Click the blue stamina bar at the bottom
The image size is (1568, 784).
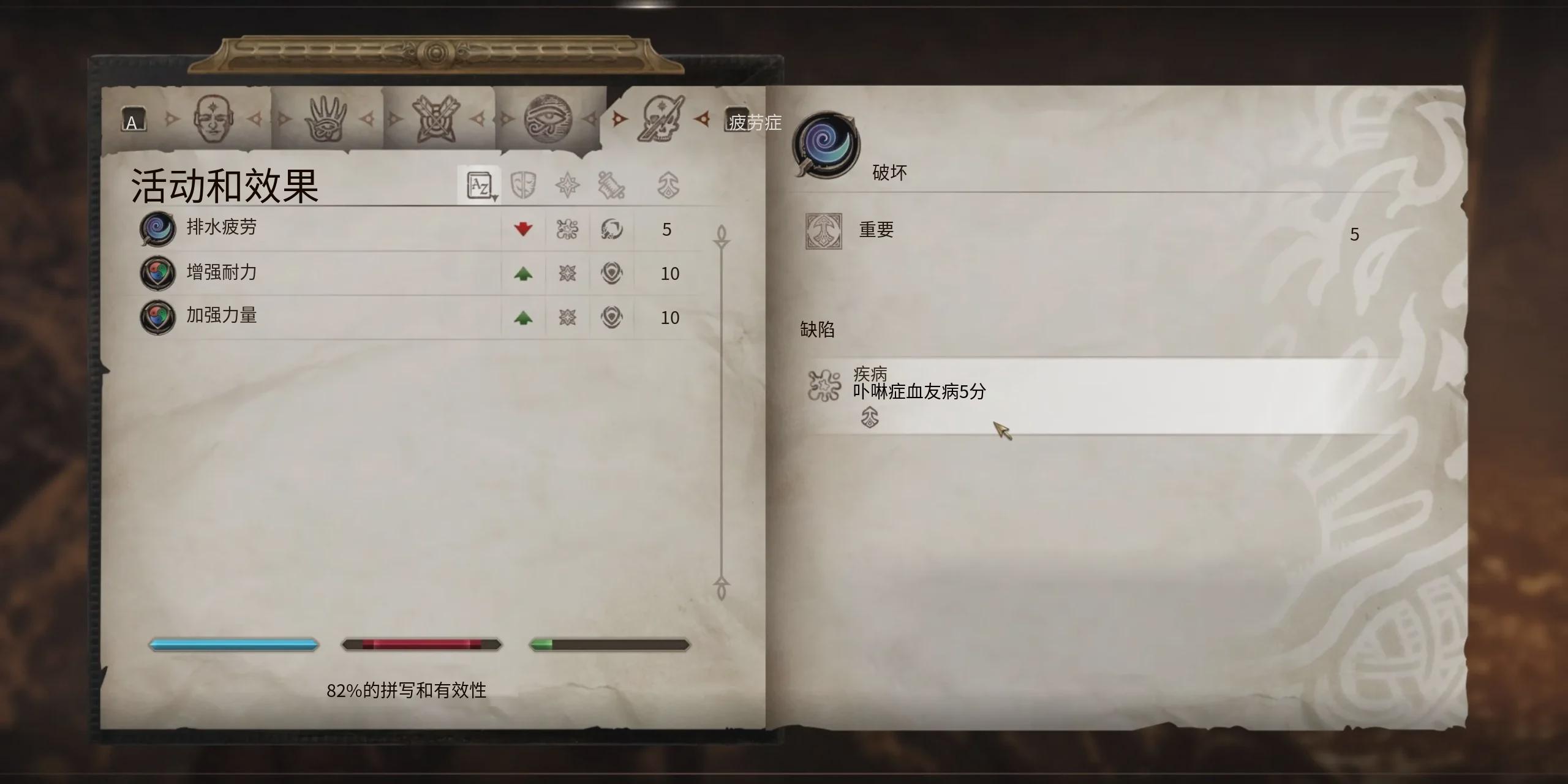click(x=233, y=644)
